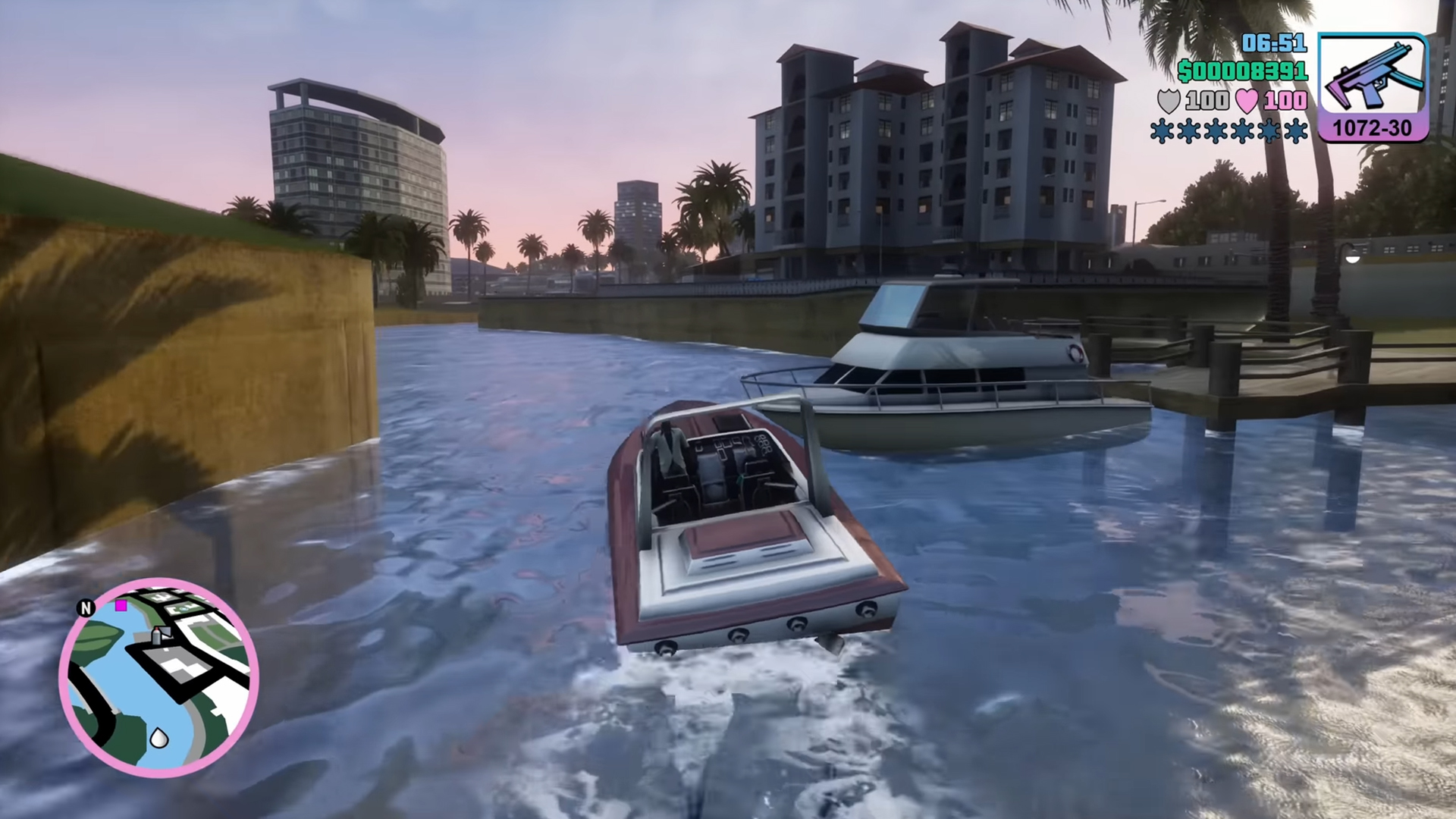Select the armor shield icon
This screenshot has width=1456, height=819.
[x=1170, y=101]
